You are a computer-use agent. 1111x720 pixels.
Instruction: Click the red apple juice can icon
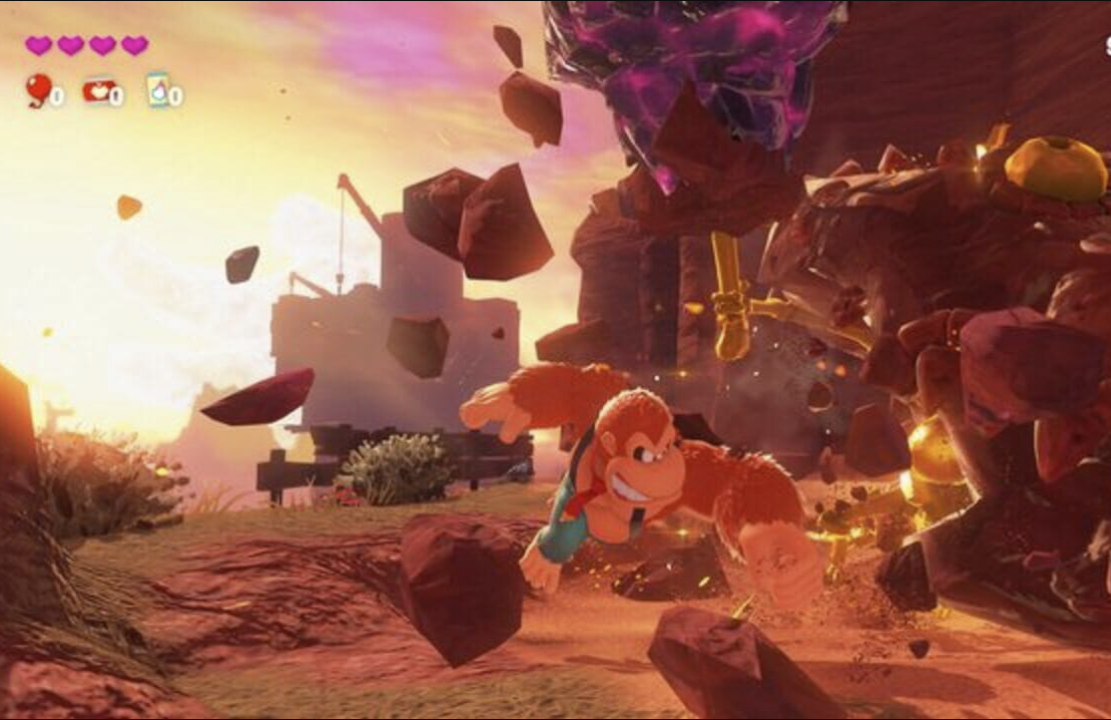pyautogui.click(x=98, y=91)
